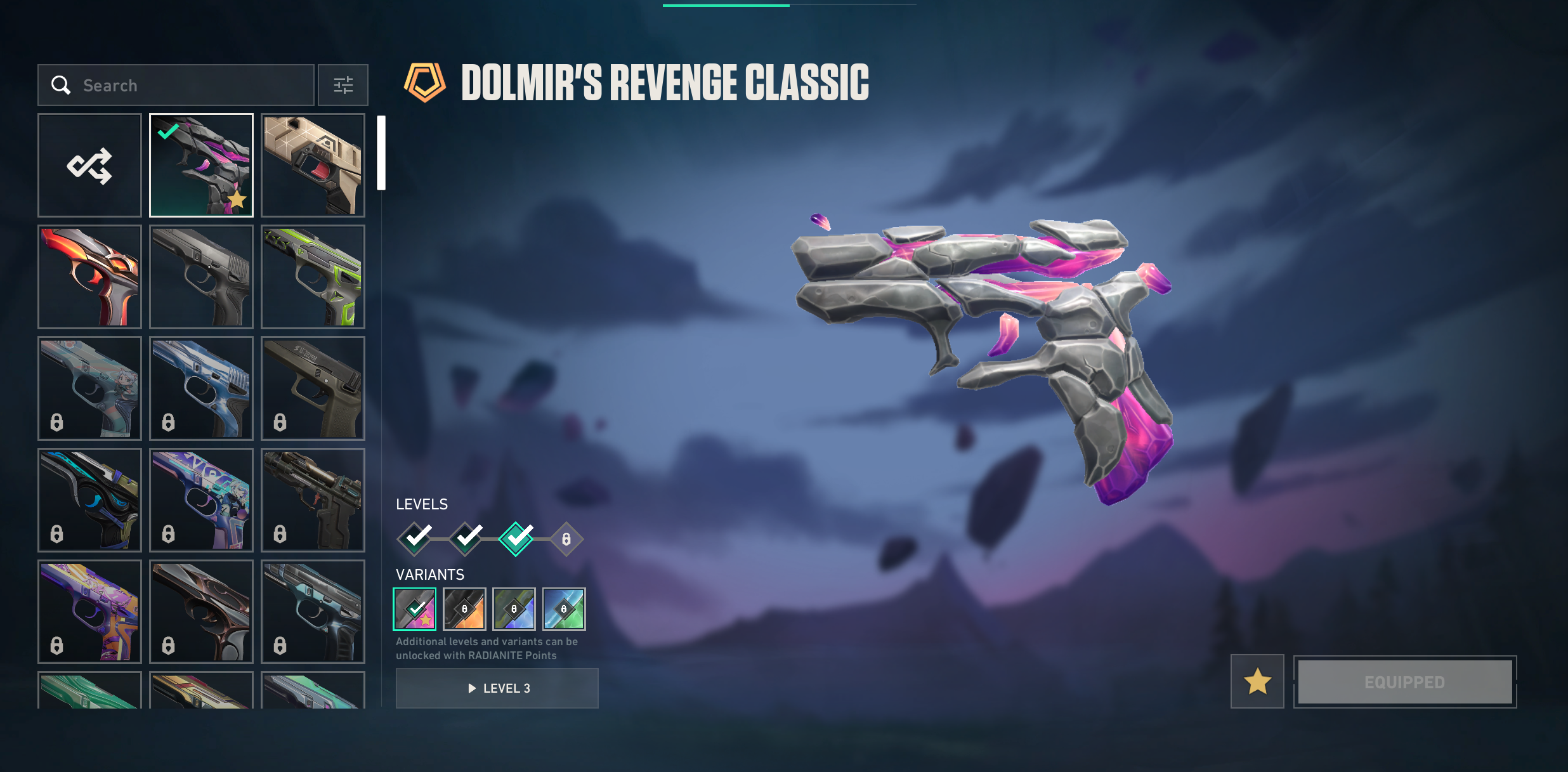Toggle the gold star favorite button

pyautogui.click(x=1257, y=682)
